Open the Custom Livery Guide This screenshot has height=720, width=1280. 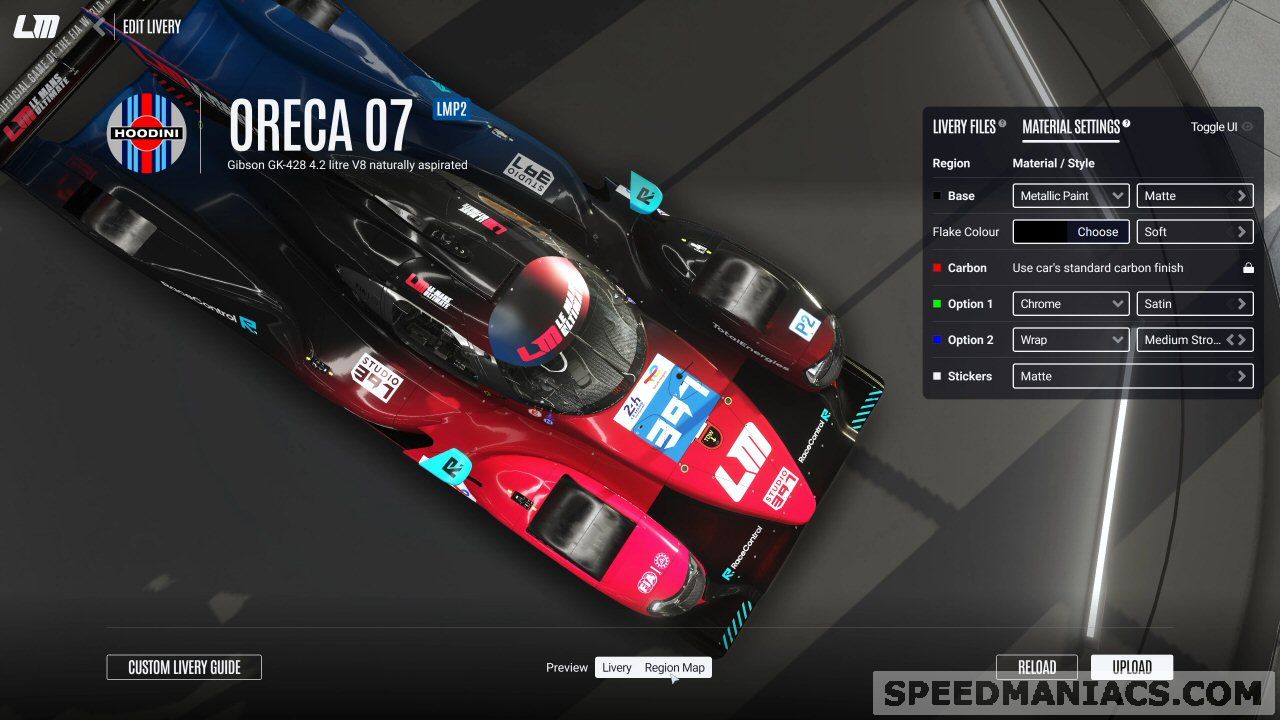click(x=184, y=667)
